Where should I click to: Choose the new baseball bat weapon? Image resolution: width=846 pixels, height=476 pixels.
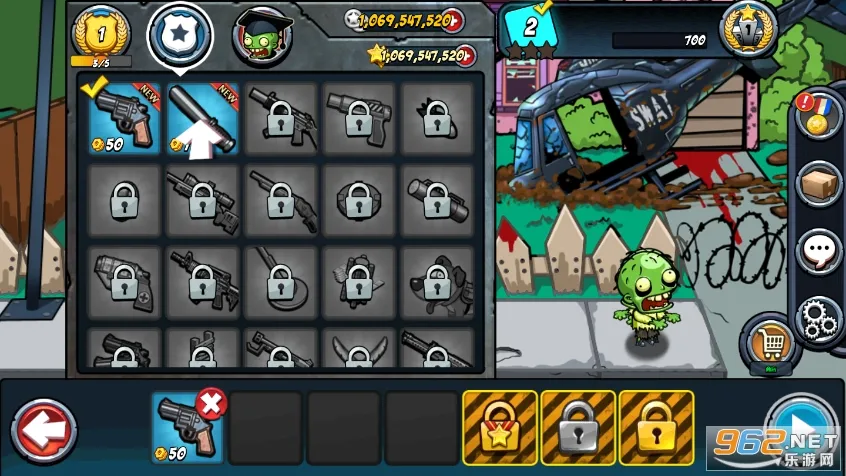point(203,119)
